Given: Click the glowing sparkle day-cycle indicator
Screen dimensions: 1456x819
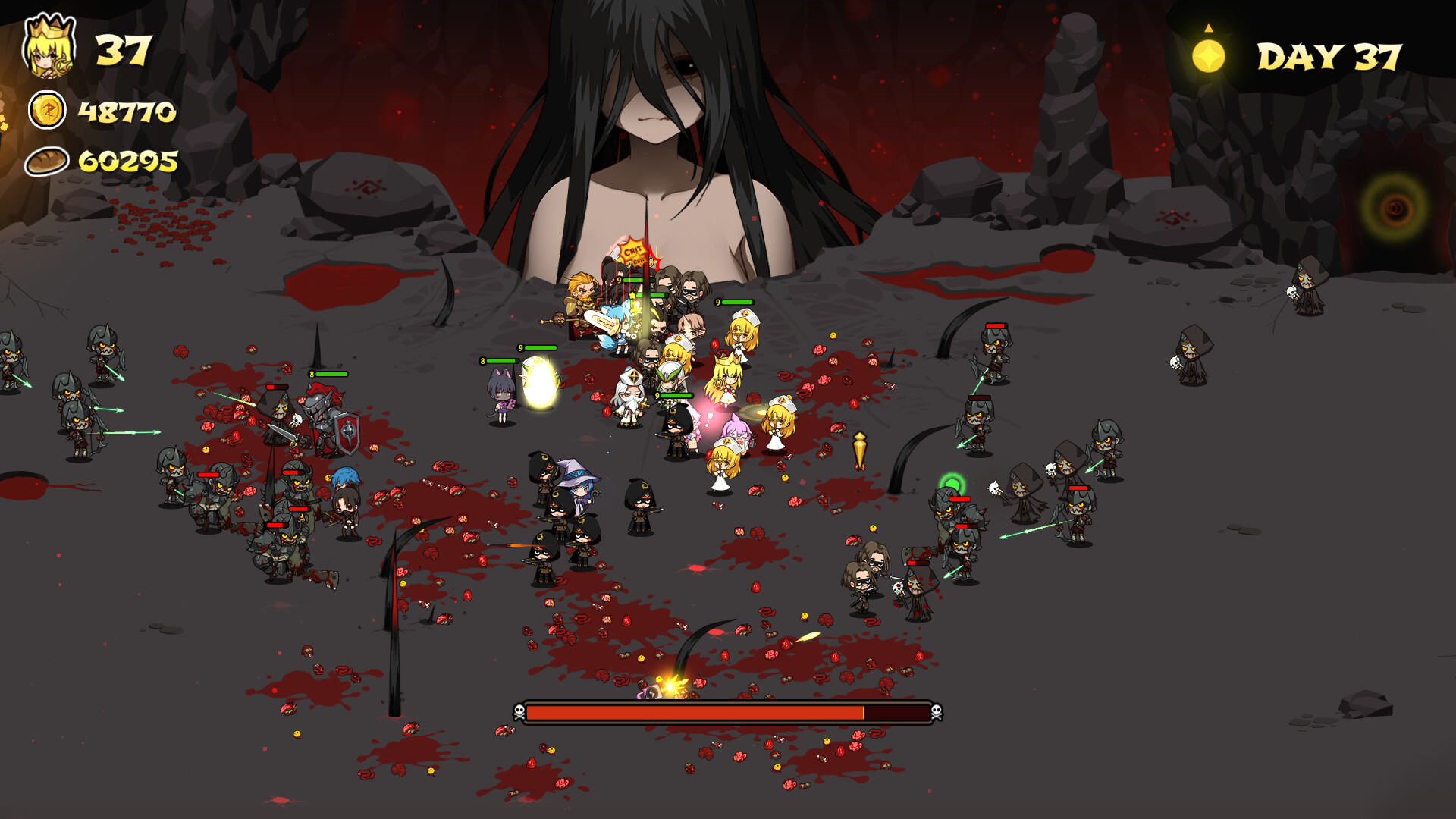Looking at the screenshot, I should [1208, 55].
